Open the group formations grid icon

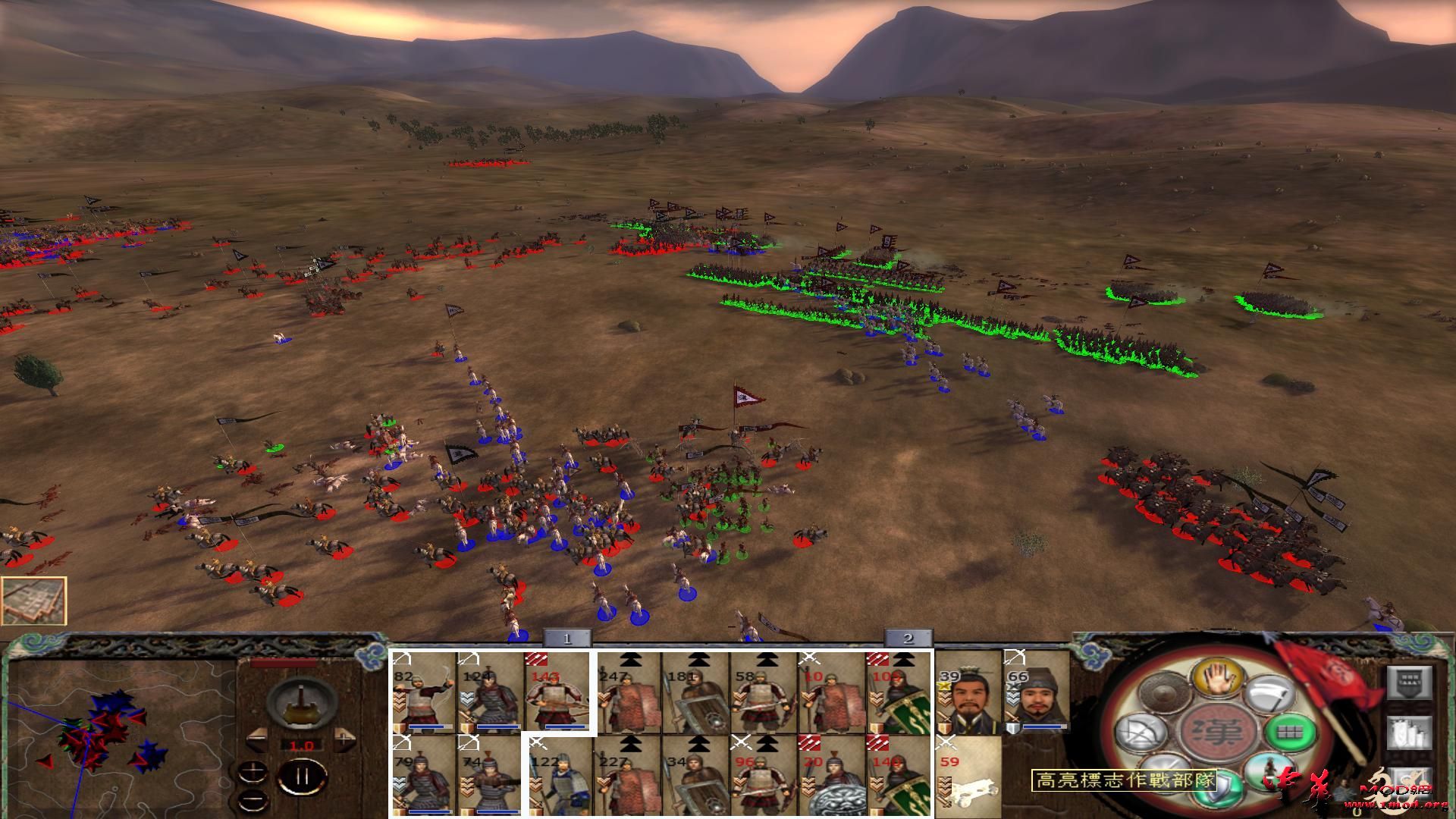(1291, 733)
